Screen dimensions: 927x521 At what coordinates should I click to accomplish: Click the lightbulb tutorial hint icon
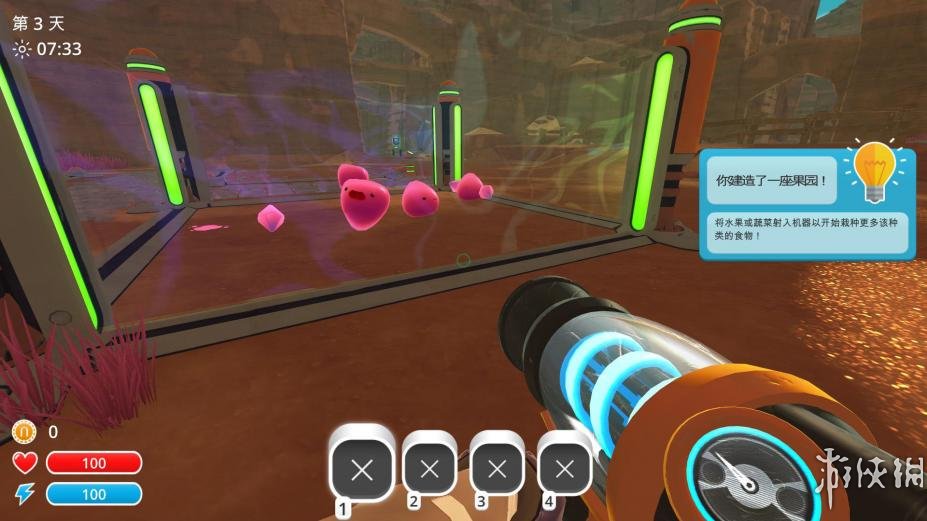point(869,170)
